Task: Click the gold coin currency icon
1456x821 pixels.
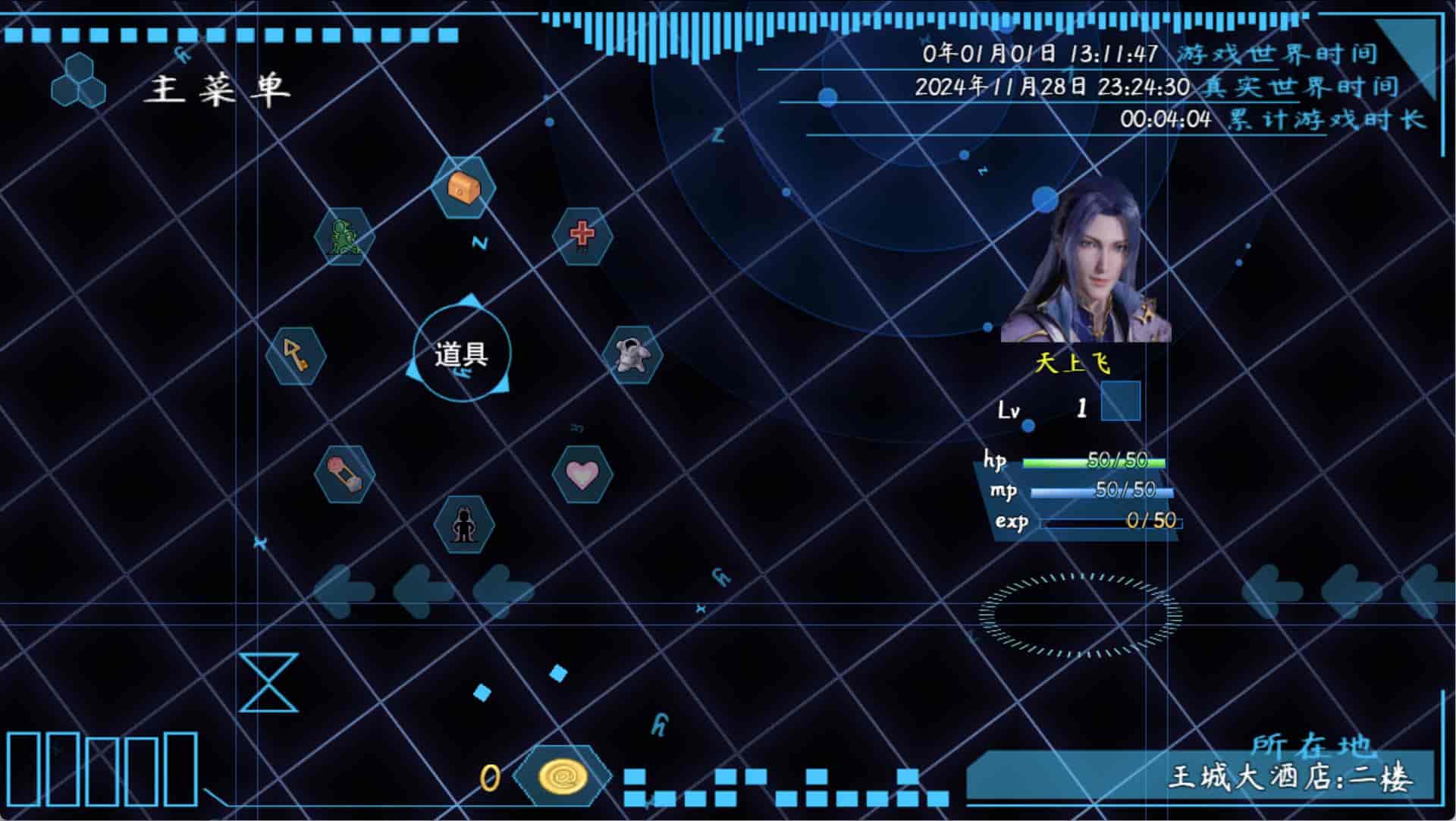Action: pos(562,776)
